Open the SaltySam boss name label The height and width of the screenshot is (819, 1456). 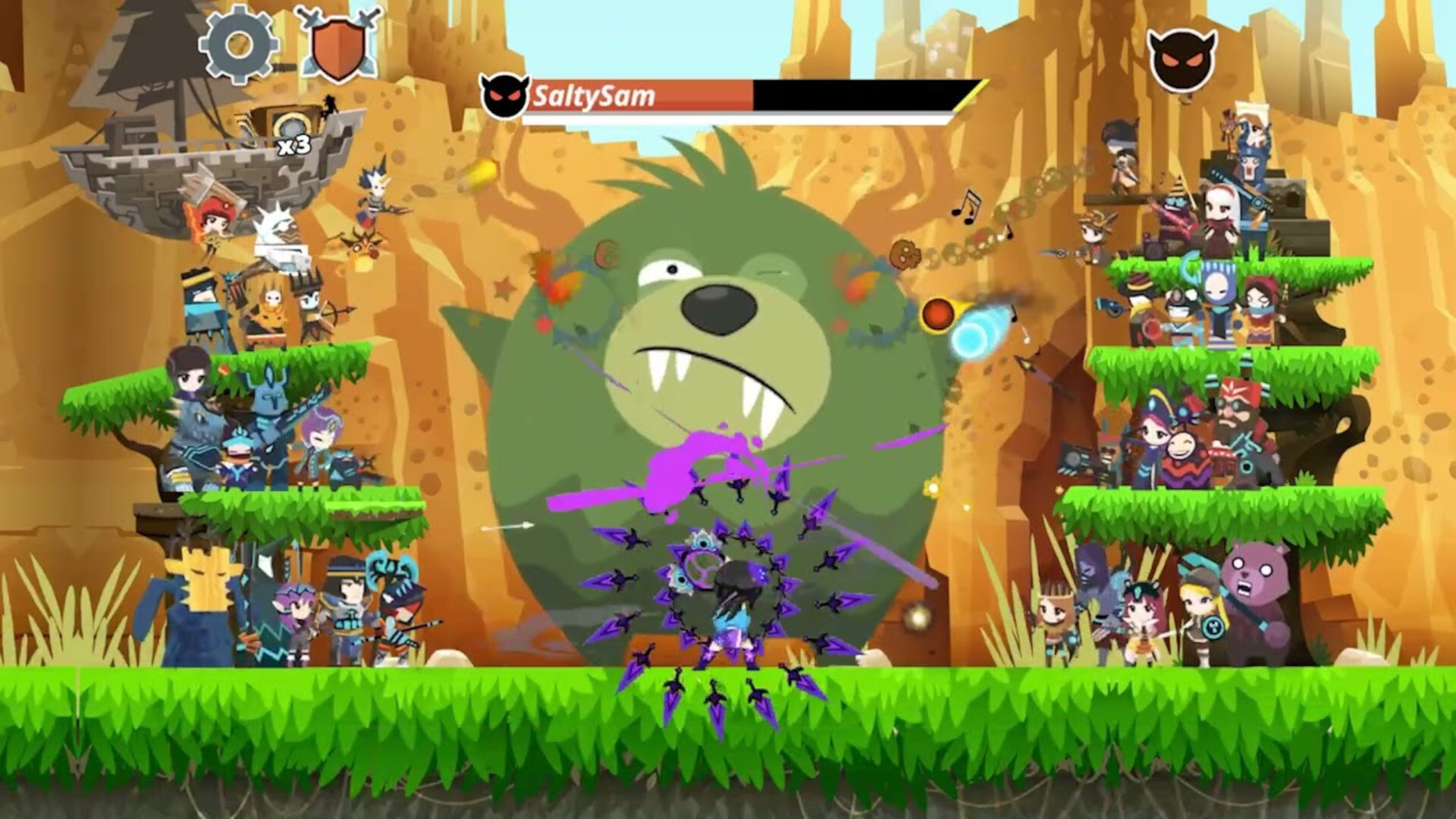tap(595, 94)
